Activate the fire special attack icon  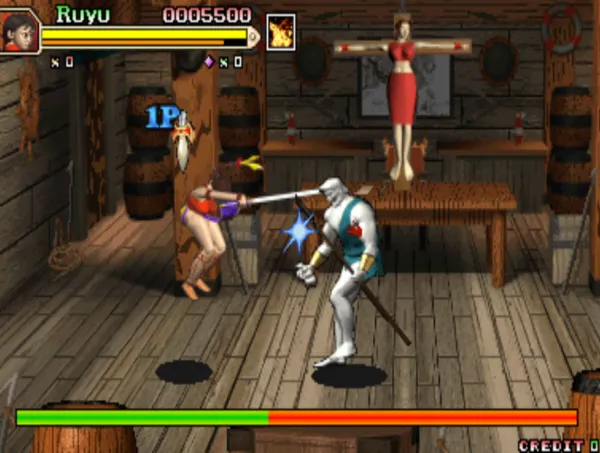[x=281, y=30]
